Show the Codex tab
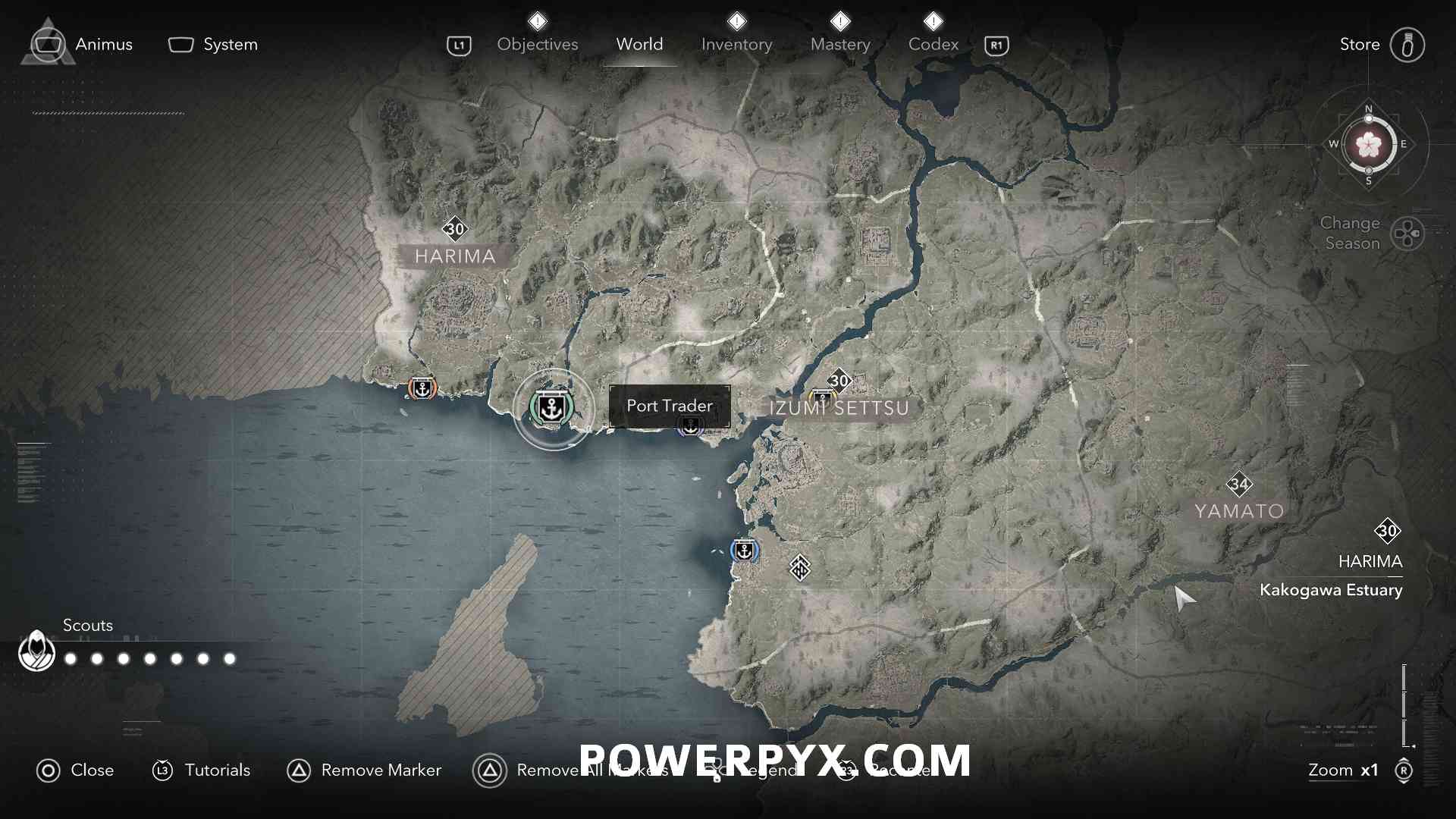Viewport: 1456px width, 819px height. pos(933,44)
